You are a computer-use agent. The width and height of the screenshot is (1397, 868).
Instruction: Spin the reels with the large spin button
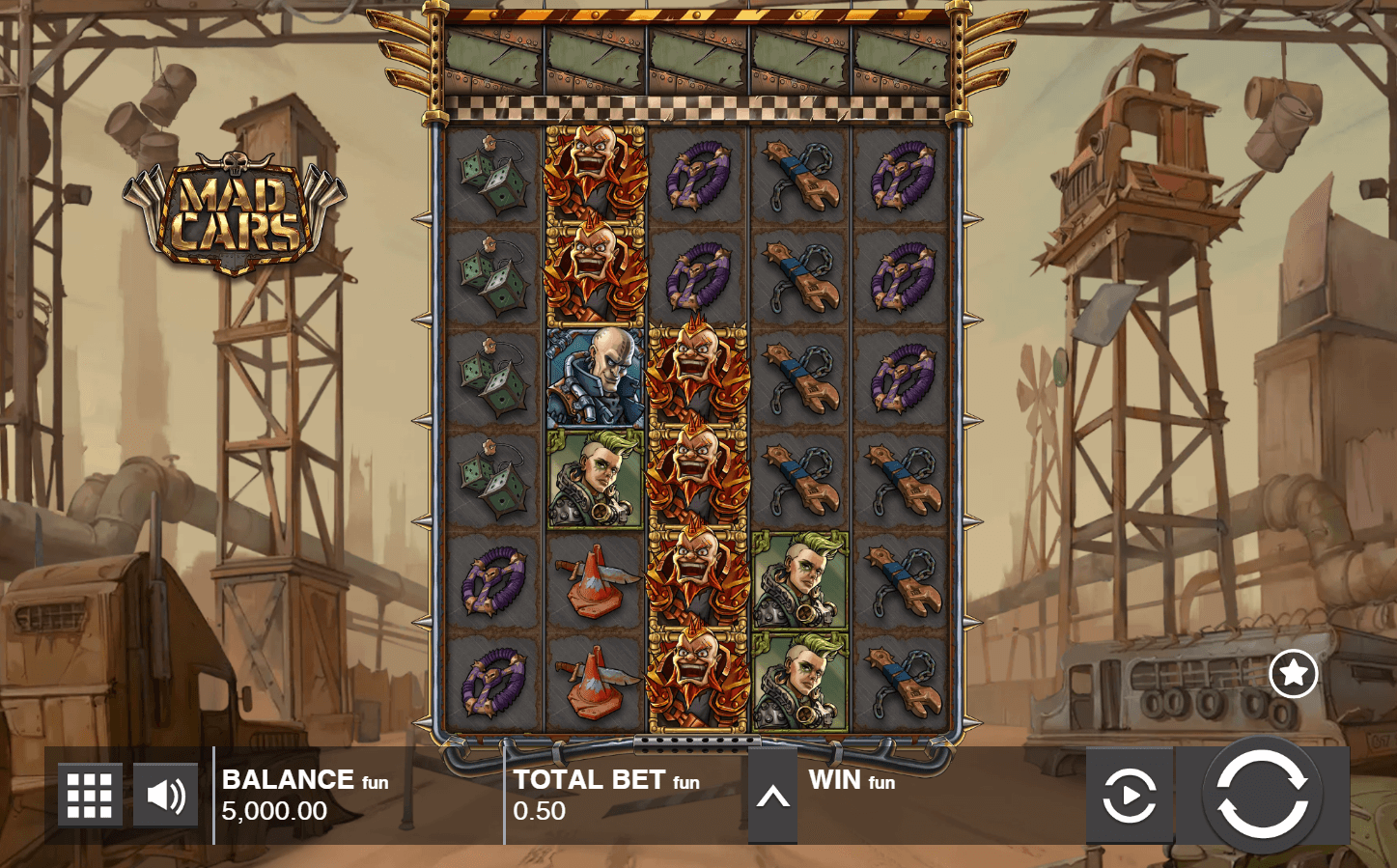point(1262,795)
